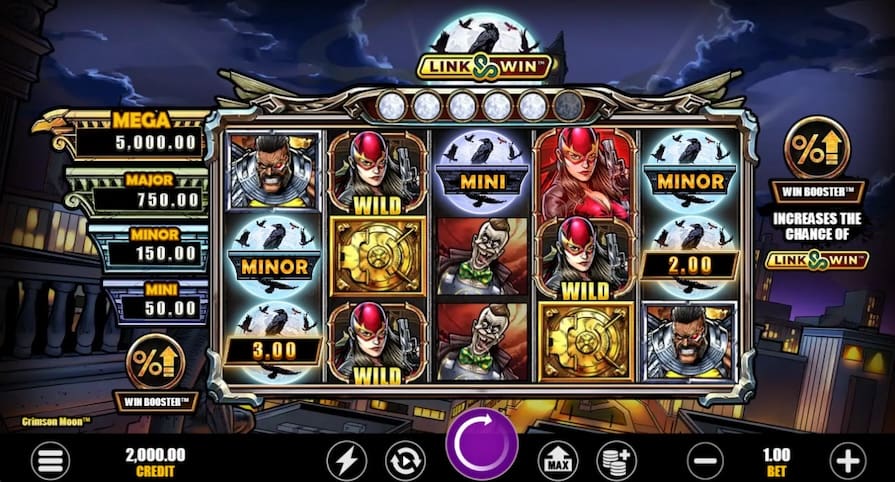Image resolution: width=895 pixels, height=482 pixels.
Task: Set the maximum bet
Action: coord(558,460)
